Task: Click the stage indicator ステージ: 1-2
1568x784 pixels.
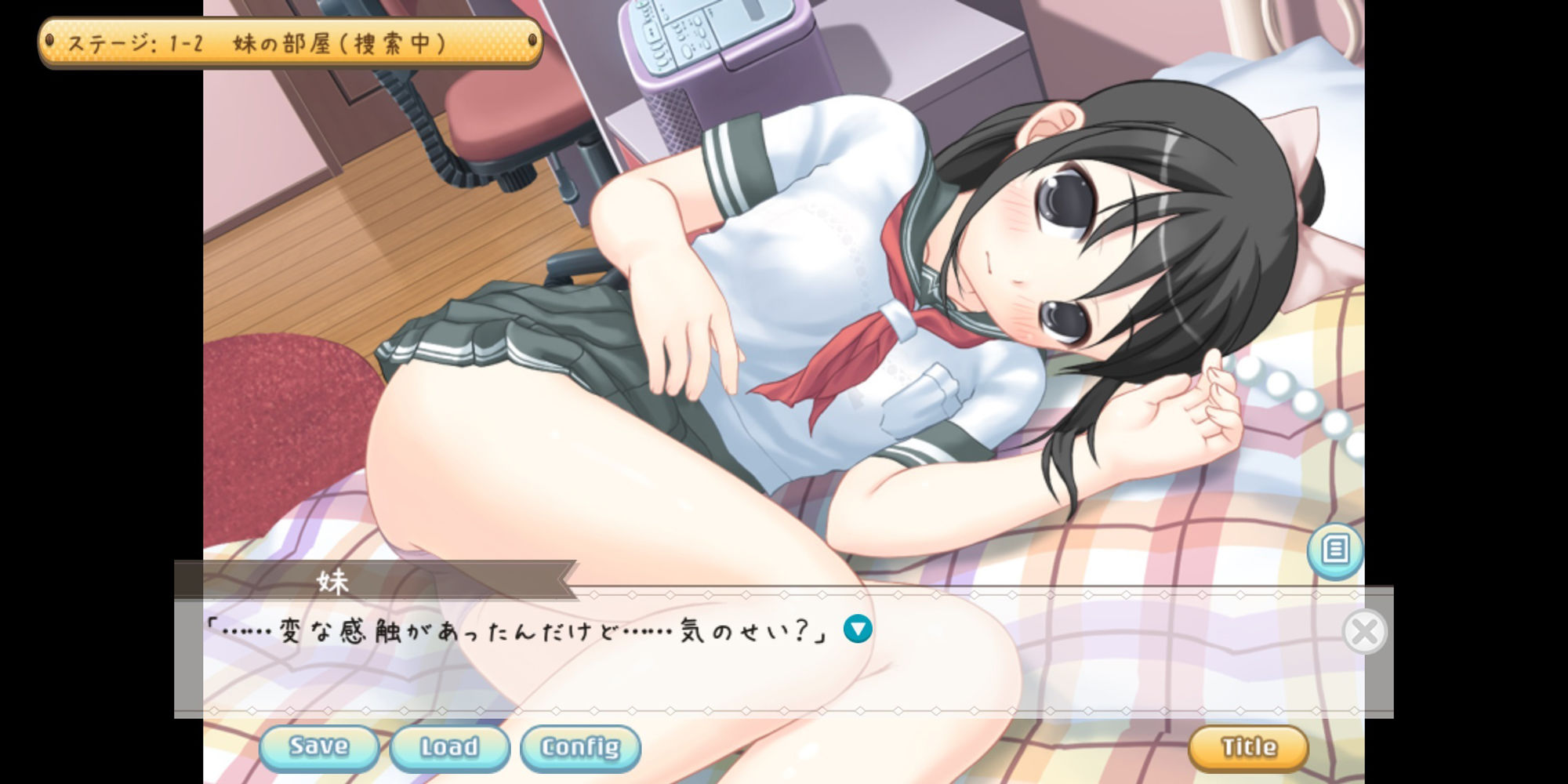Action: tap(243, 43)
